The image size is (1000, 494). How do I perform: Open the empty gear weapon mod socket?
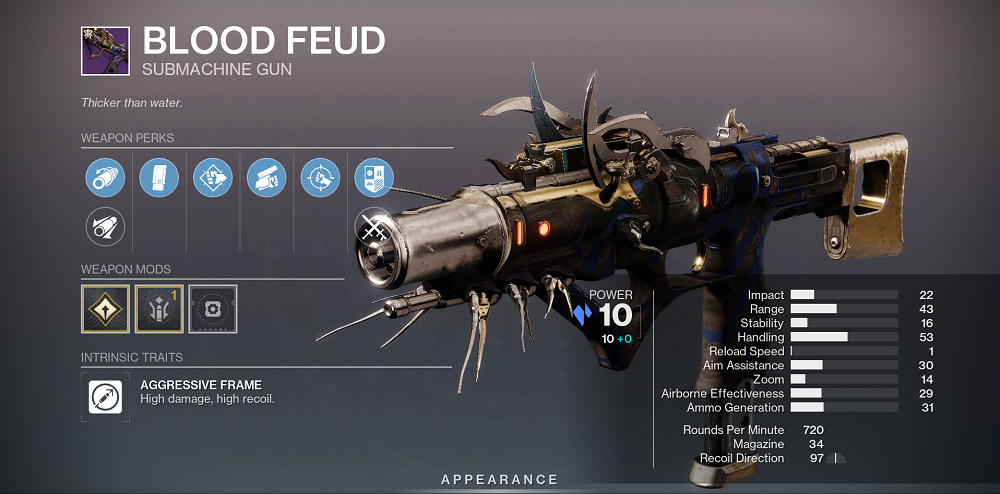tap(213, 309)
